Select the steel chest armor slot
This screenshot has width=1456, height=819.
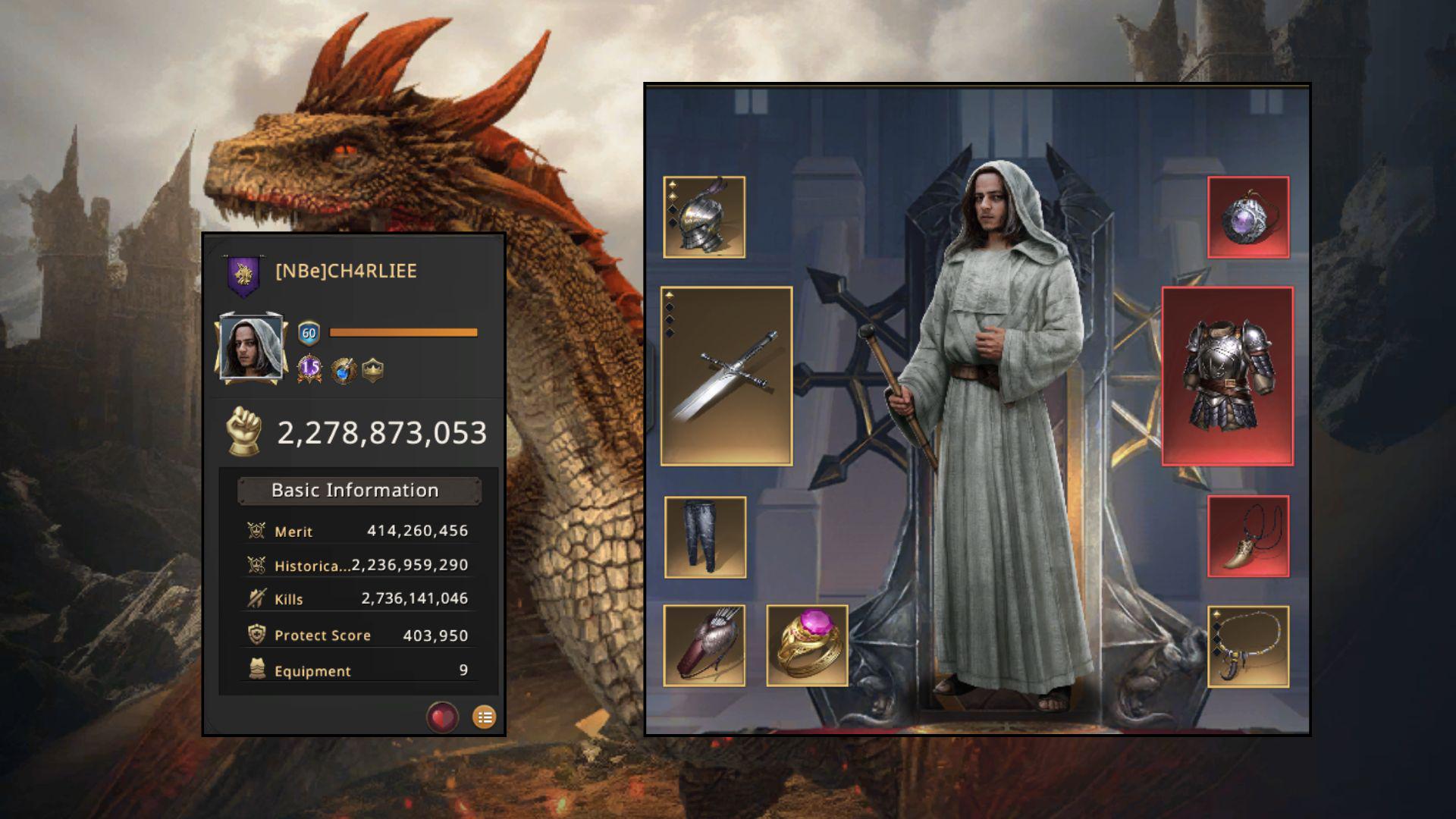tap(1228, 376)
